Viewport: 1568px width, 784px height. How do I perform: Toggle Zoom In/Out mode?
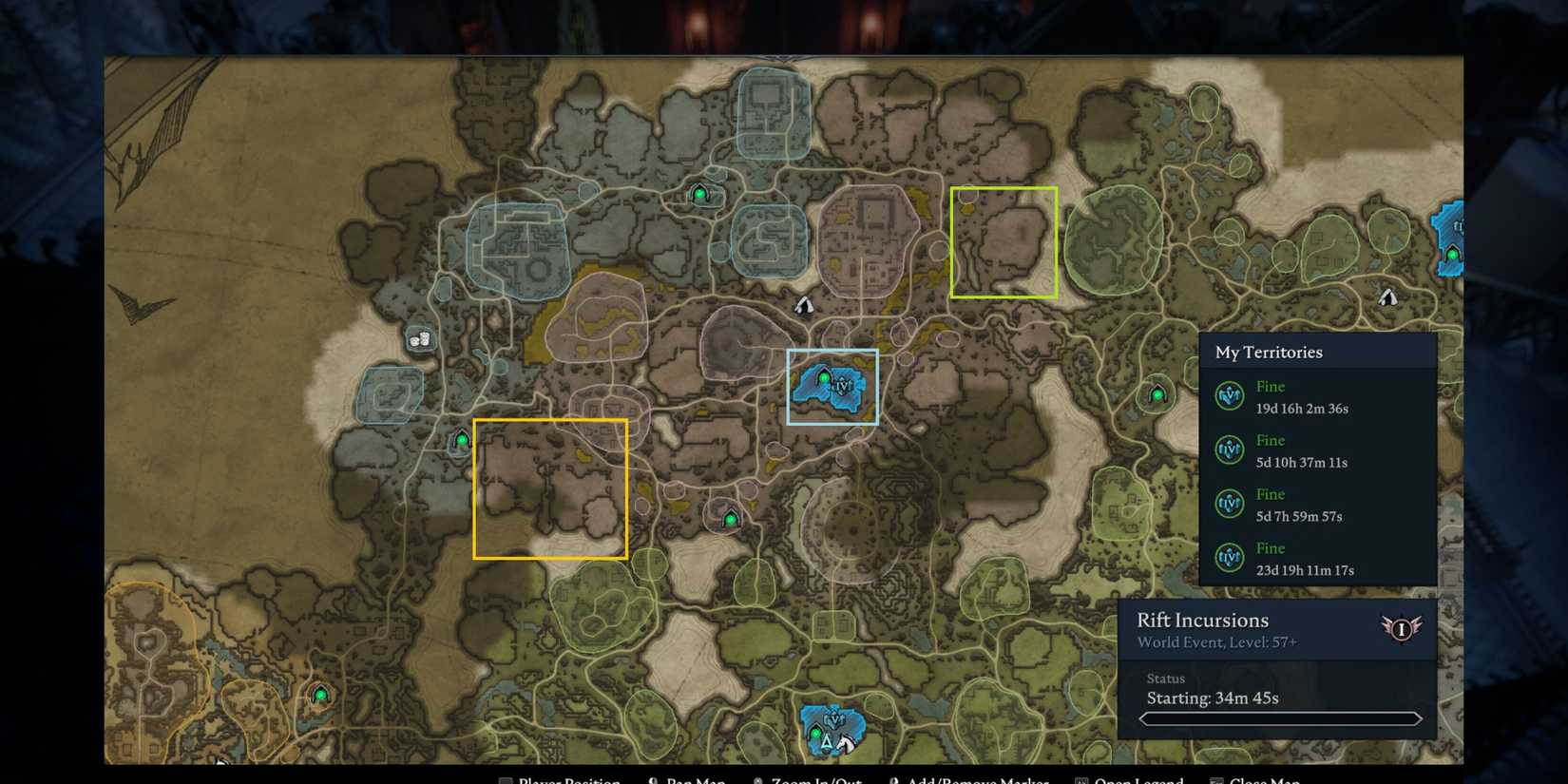tap(815, 779)
